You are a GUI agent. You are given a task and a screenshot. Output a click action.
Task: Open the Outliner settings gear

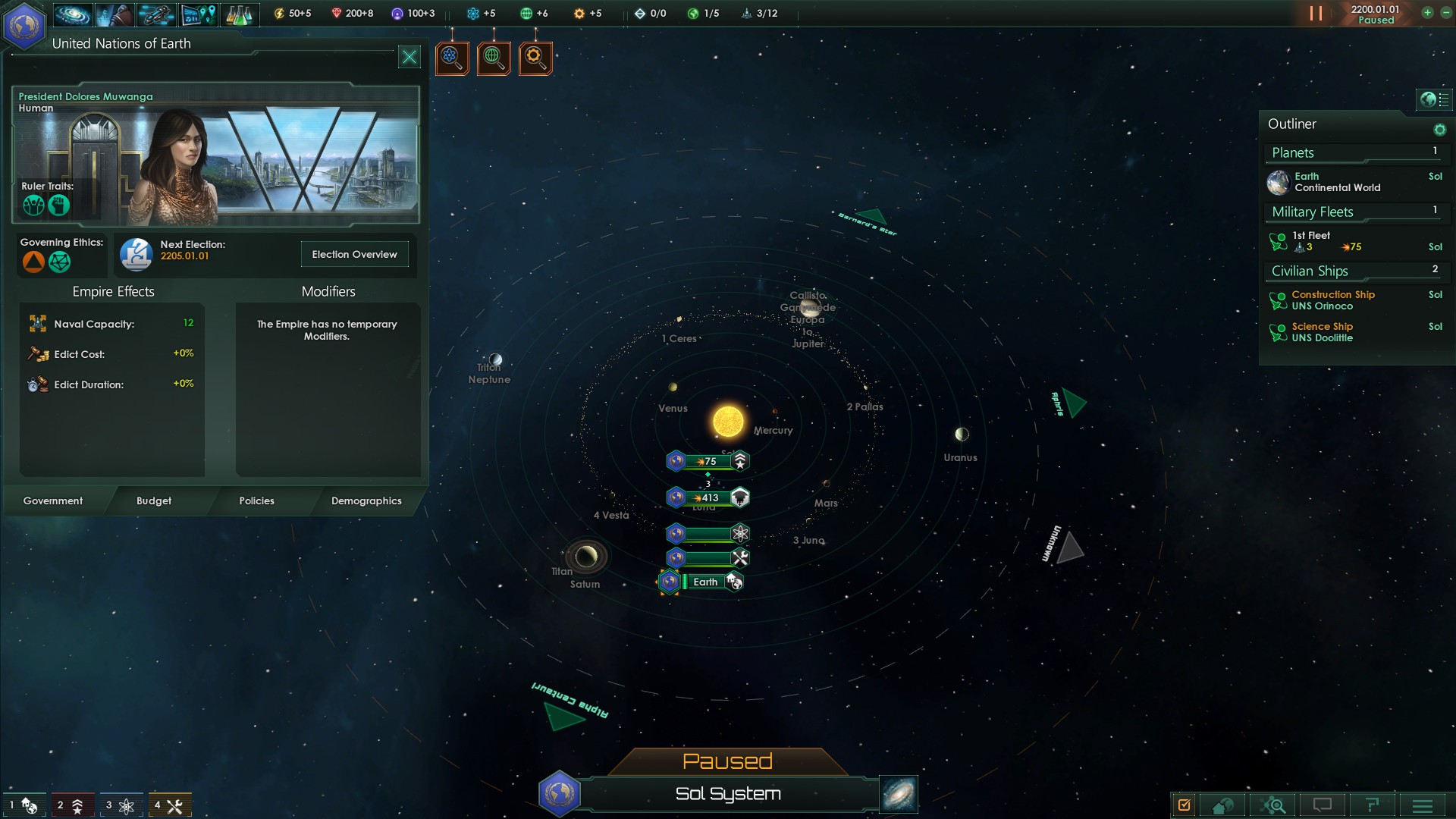pyautogui.click(x=1439, y=130)
